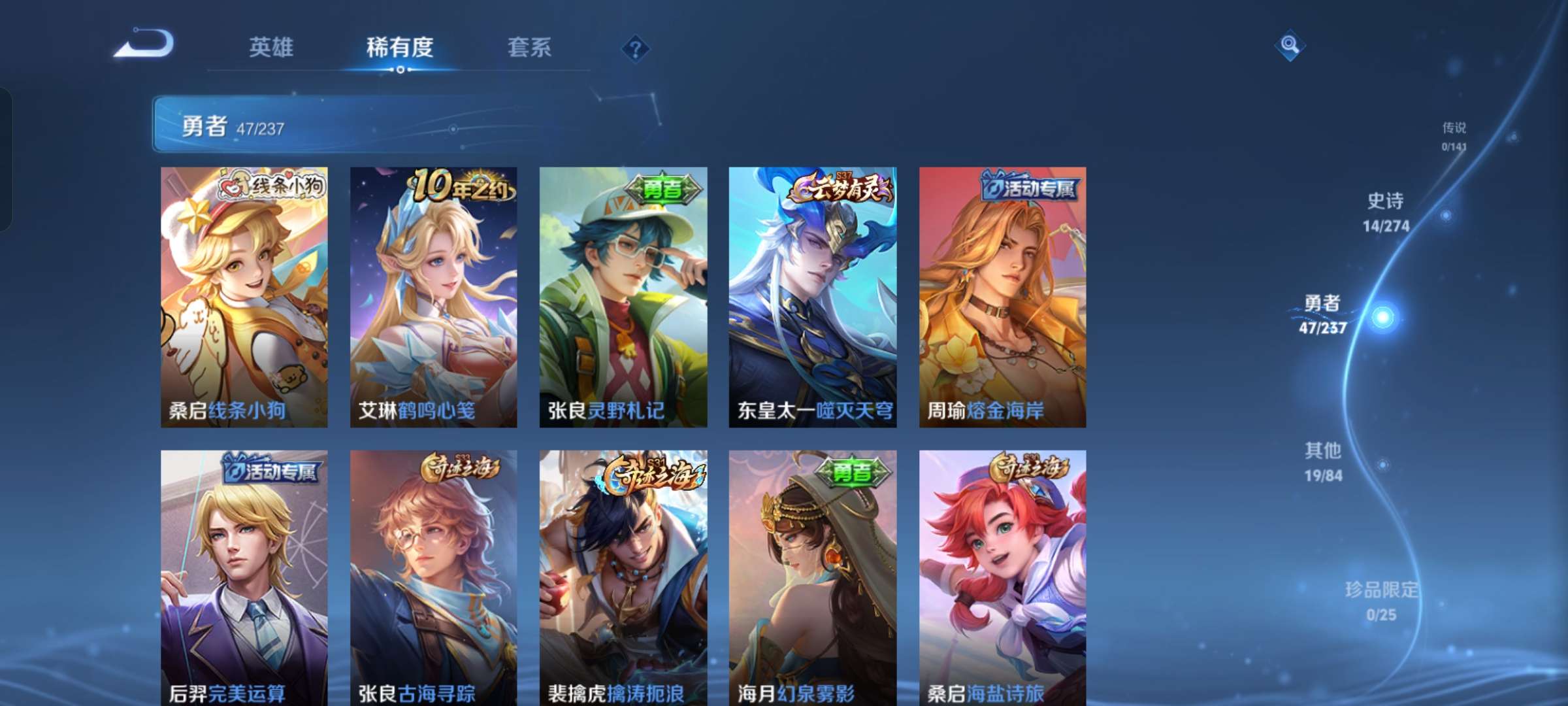Switch to the 英雄 tab
This screenshot has height=706, width=1568.
coord(272,46)
